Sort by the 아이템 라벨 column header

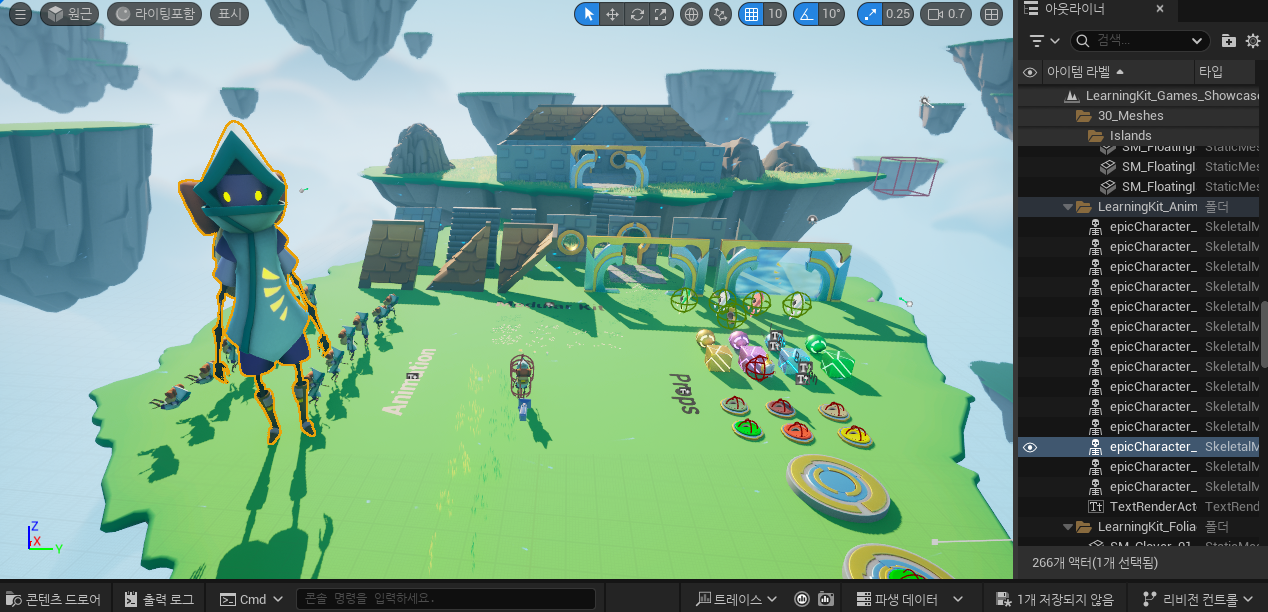click(1085, 72)
